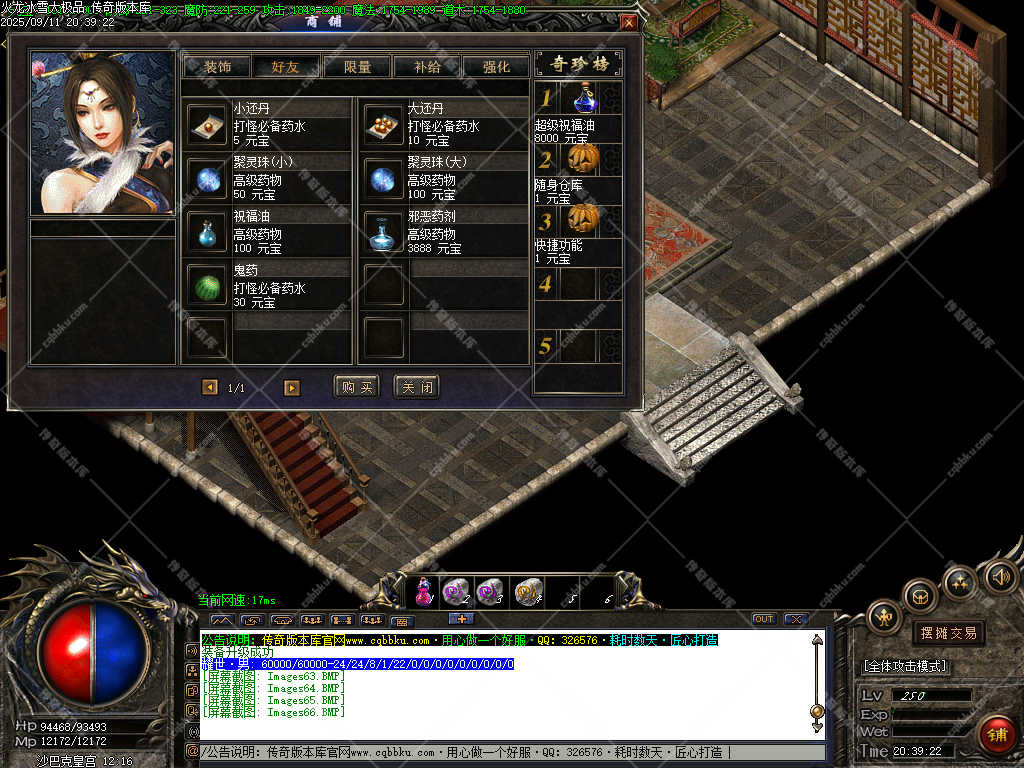Click the 关闭 close button
The height and width of the screenshot is (768, 1024).
coord(416,387)
